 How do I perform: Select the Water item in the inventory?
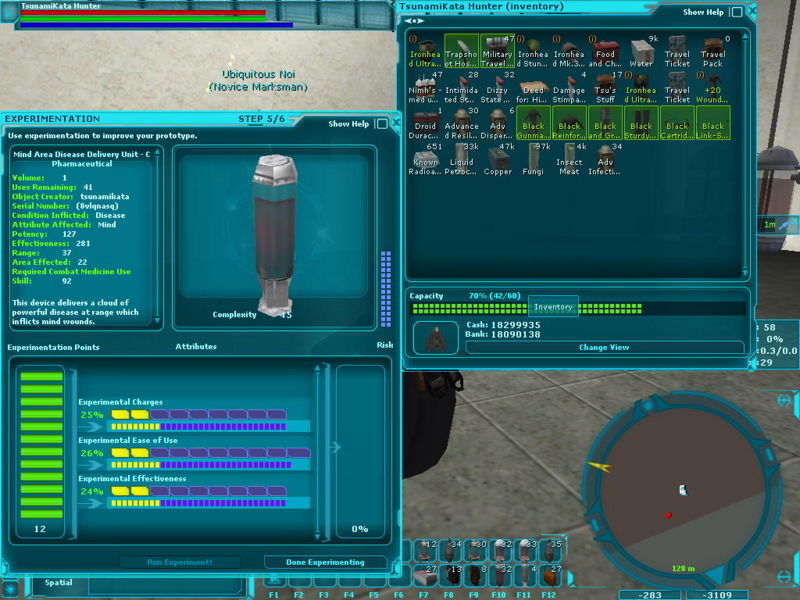(x=642, y=53)
